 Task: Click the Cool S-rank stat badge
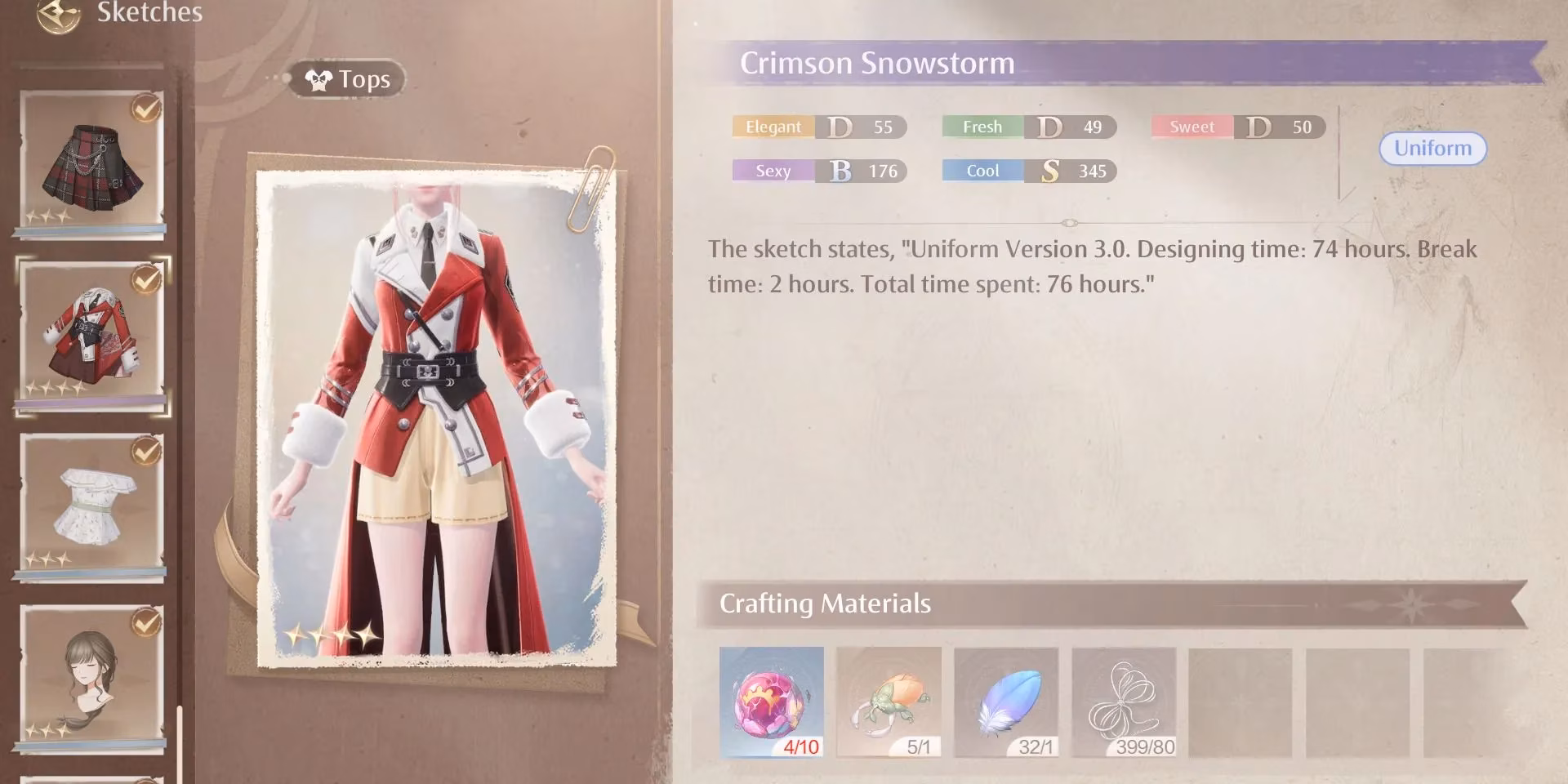[1029, 171]
